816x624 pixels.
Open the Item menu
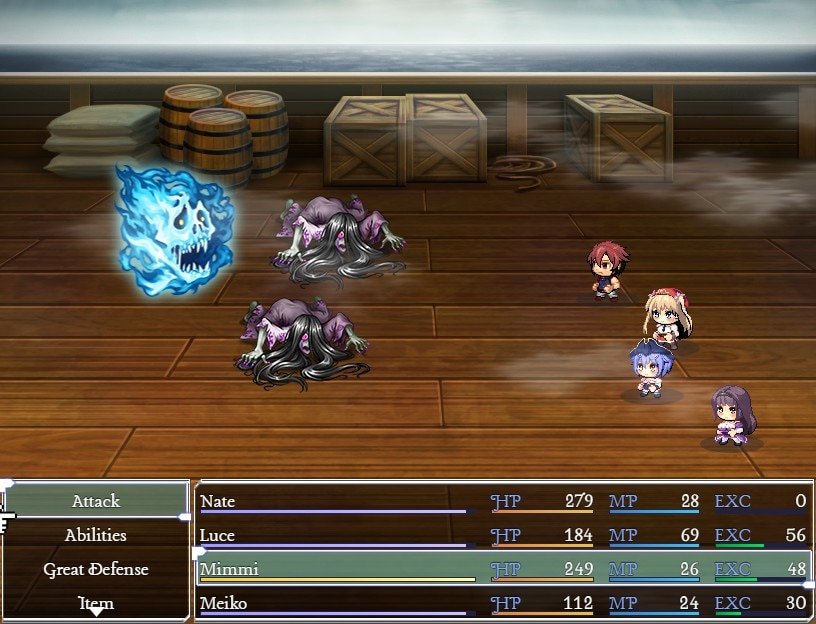96,603
